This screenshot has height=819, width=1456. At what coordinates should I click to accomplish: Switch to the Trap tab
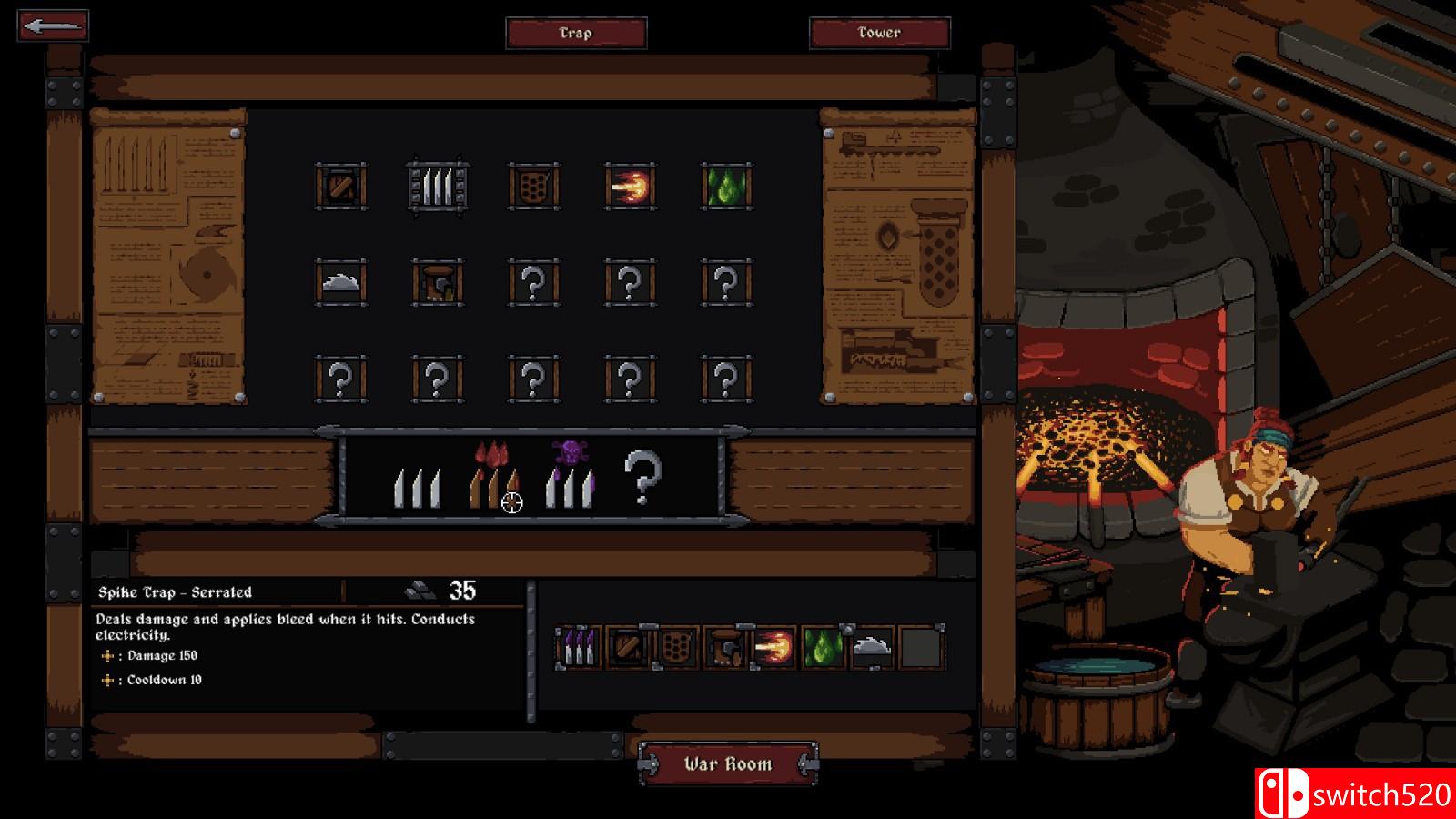coord(576,33)
